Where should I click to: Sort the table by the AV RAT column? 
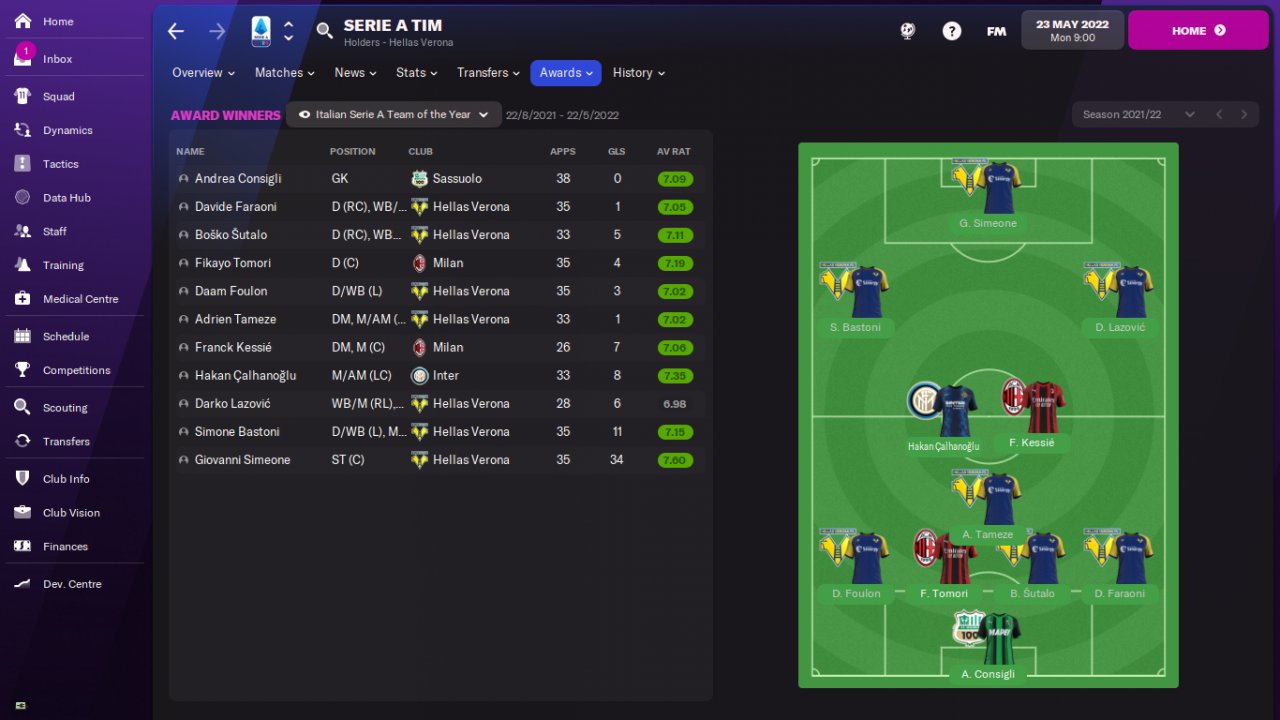[x=673, y=152]
